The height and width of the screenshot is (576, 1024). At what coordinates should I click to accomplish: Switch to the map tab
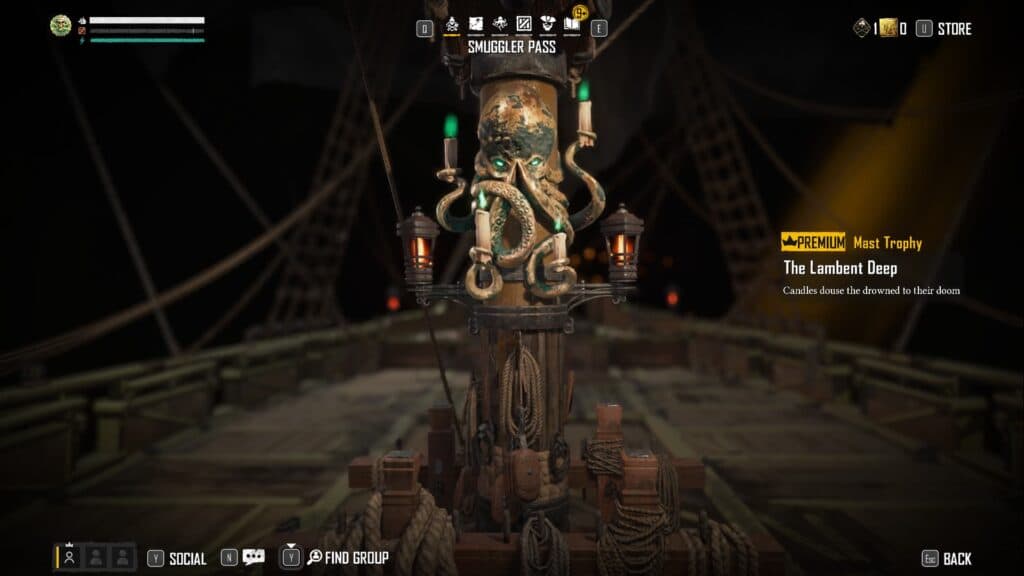pos(477,24)
